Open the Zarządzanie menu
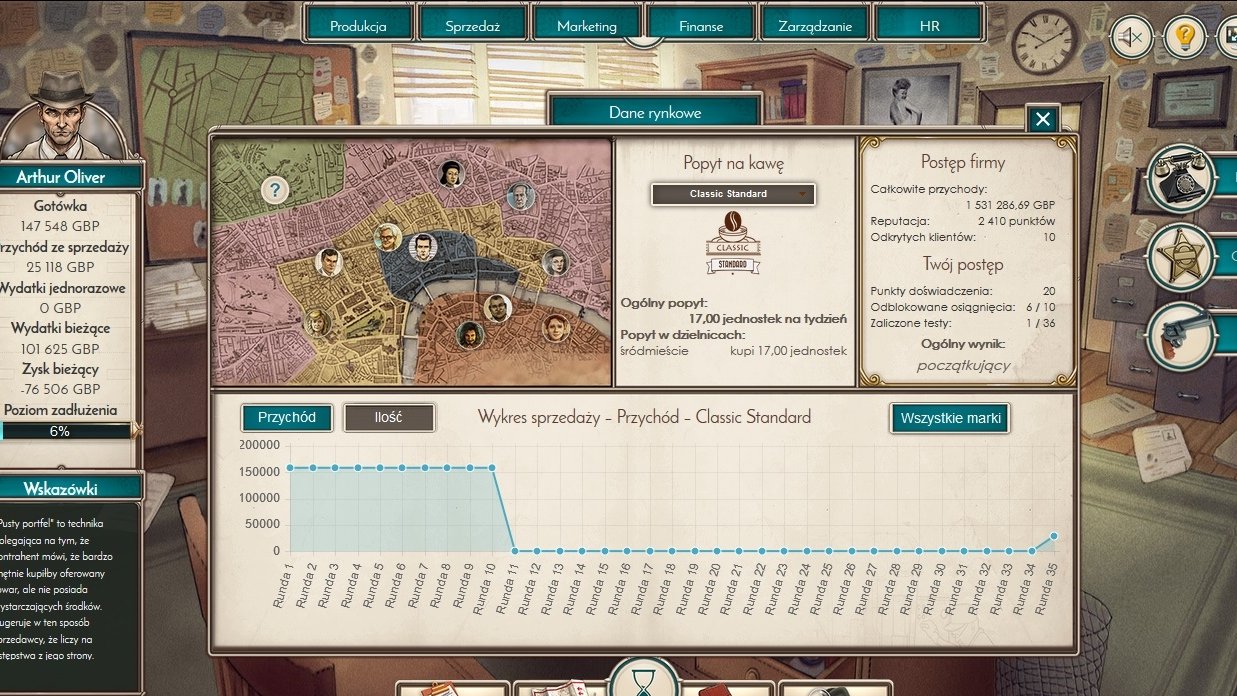 [x=814, y=26]
